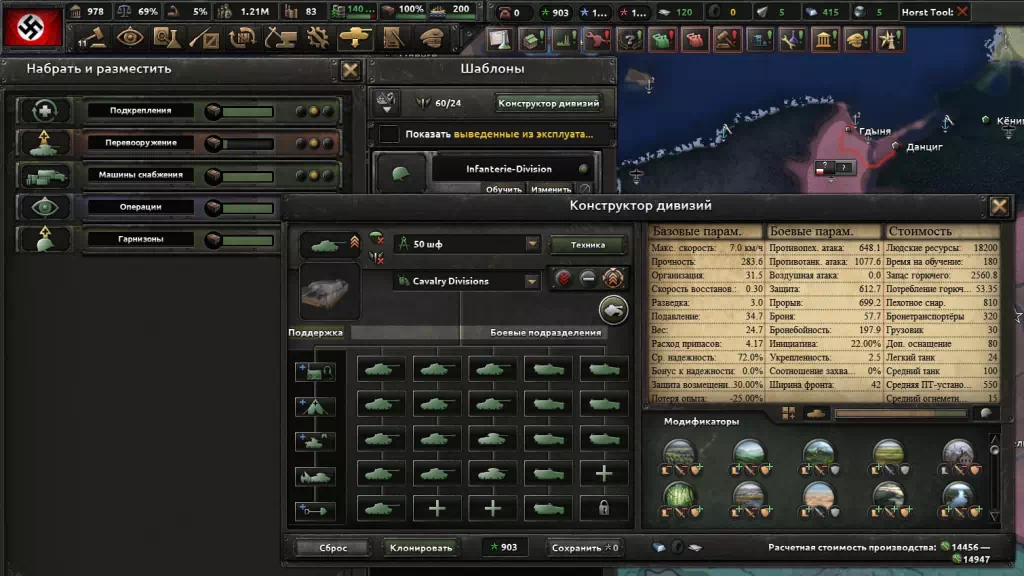The image size is (1024, 576).
Task: Click the Конструктор дивизий button
Action: [548, 103]
